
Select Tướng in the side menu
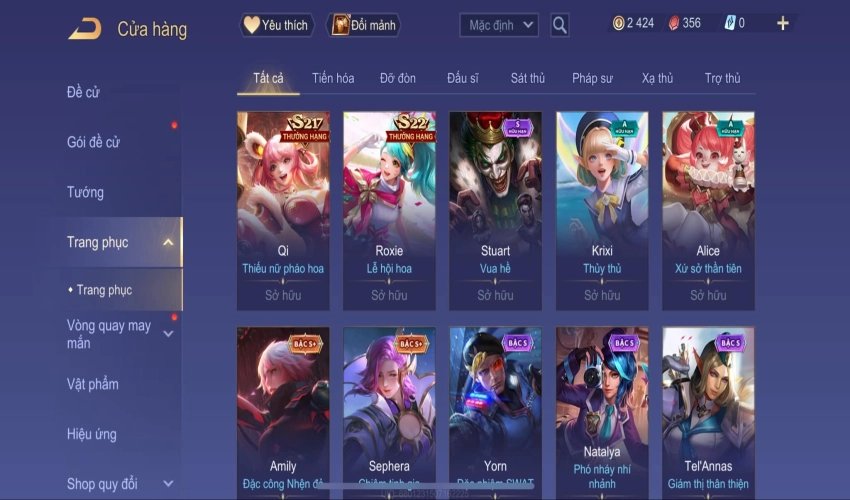click(x=86, y=192)
